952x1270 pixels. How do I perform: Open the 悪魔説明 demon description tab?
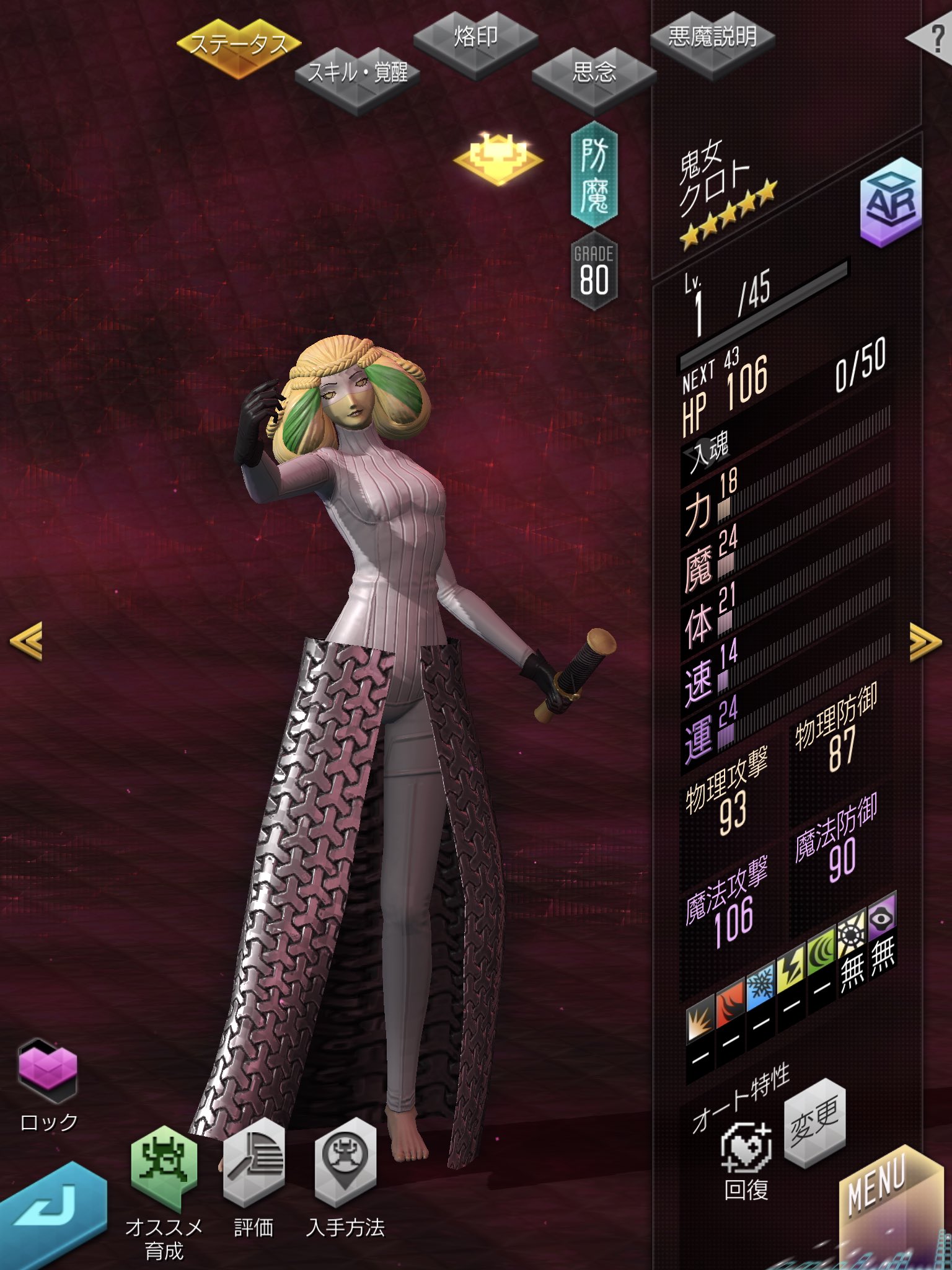click(x=712, y=38)
